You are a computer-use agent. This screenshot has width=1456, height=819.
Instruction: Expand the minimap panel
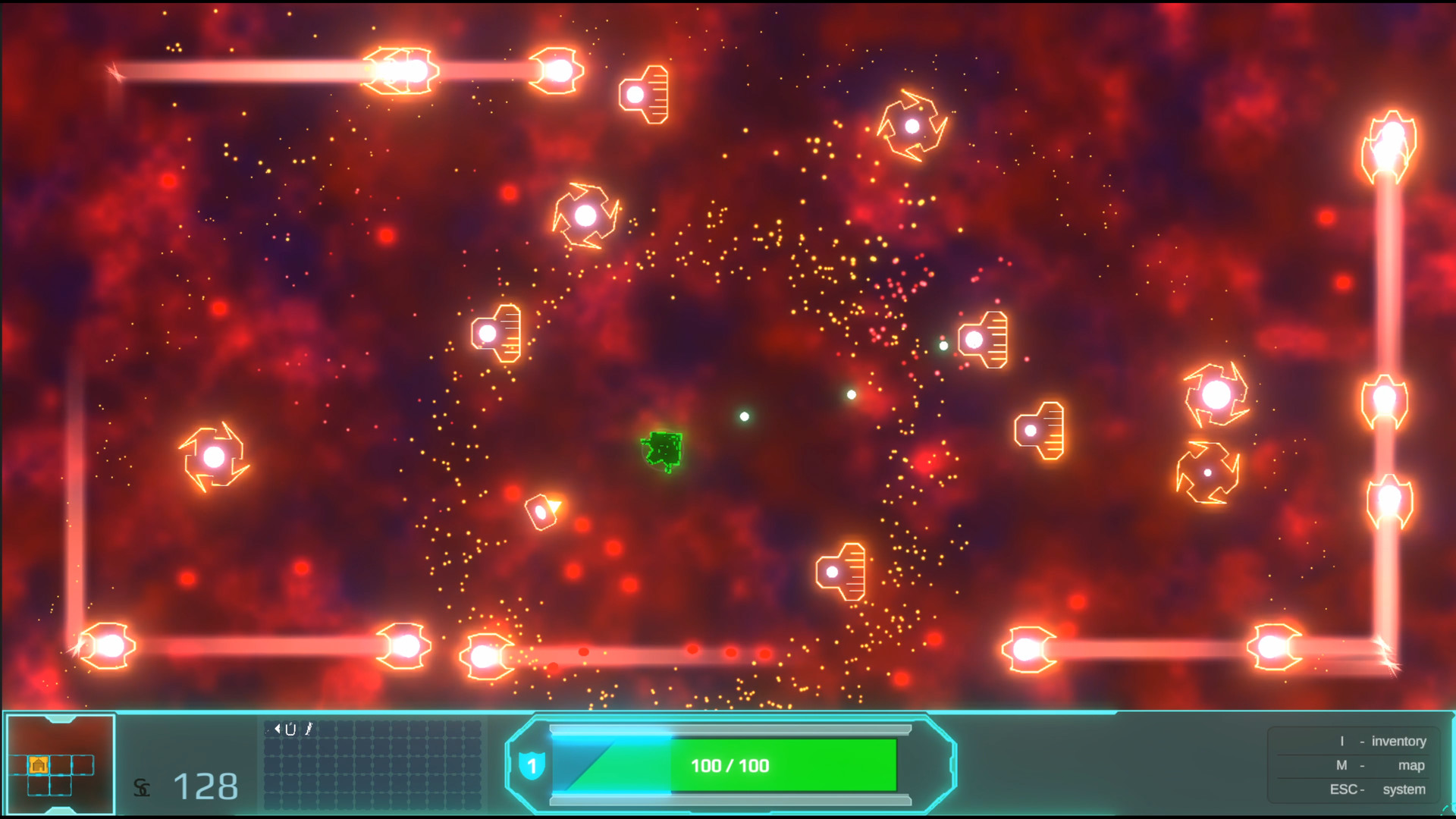(x=61, y=764)
